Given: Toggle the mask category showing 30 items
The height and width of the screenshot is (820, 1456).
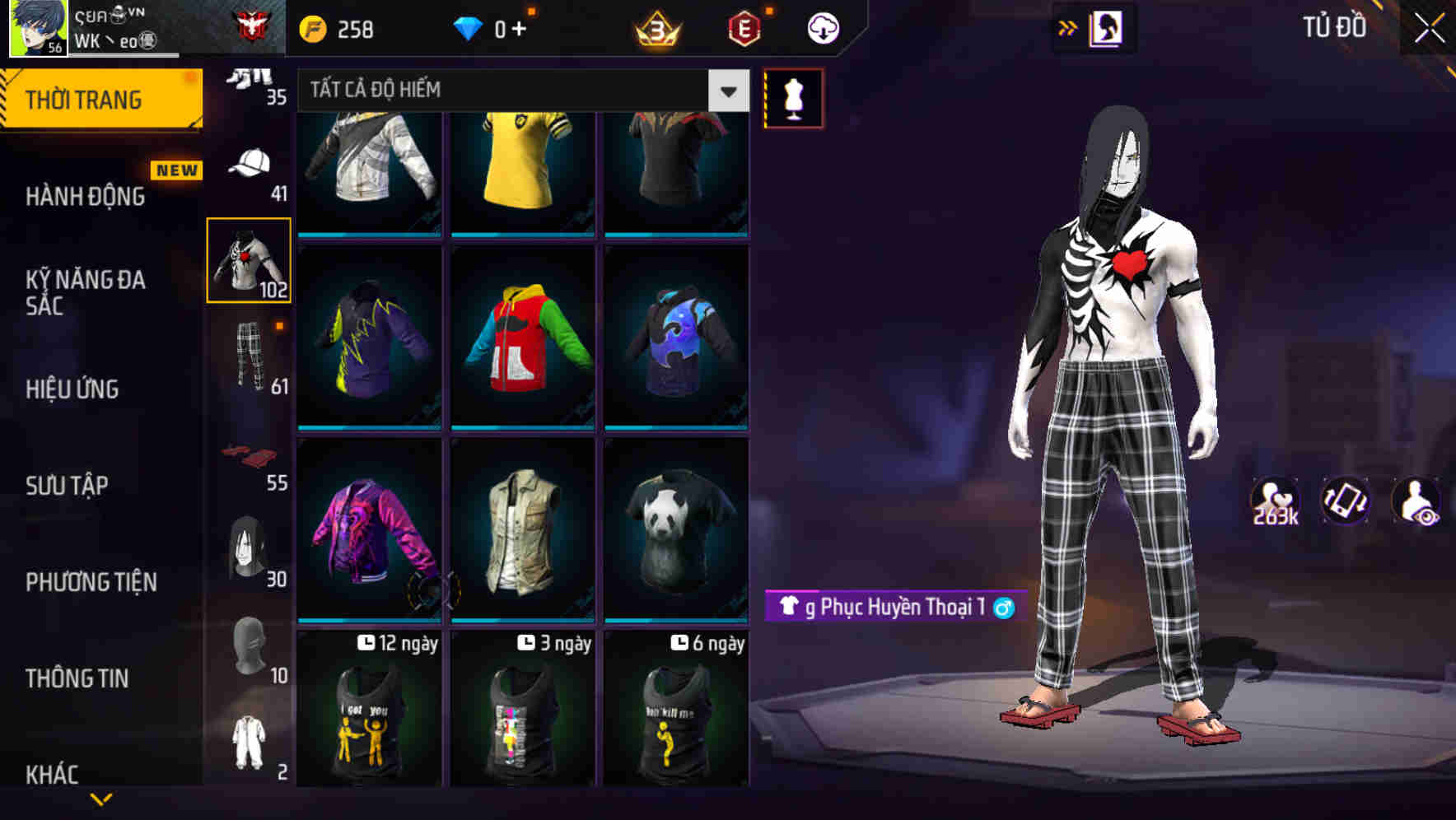Looking at the screenshot, I should pos(250,547).
